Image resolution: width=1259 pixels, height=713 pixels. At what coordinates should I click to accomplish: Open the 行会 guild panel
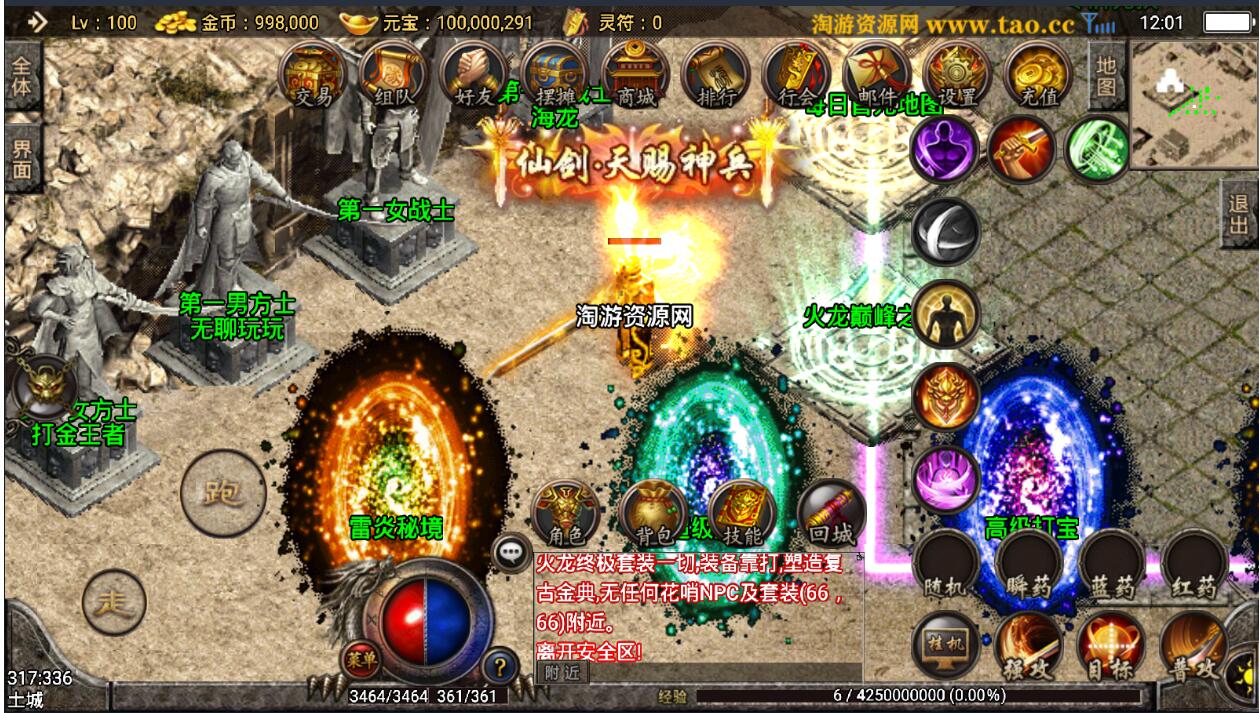pos(797,74)
